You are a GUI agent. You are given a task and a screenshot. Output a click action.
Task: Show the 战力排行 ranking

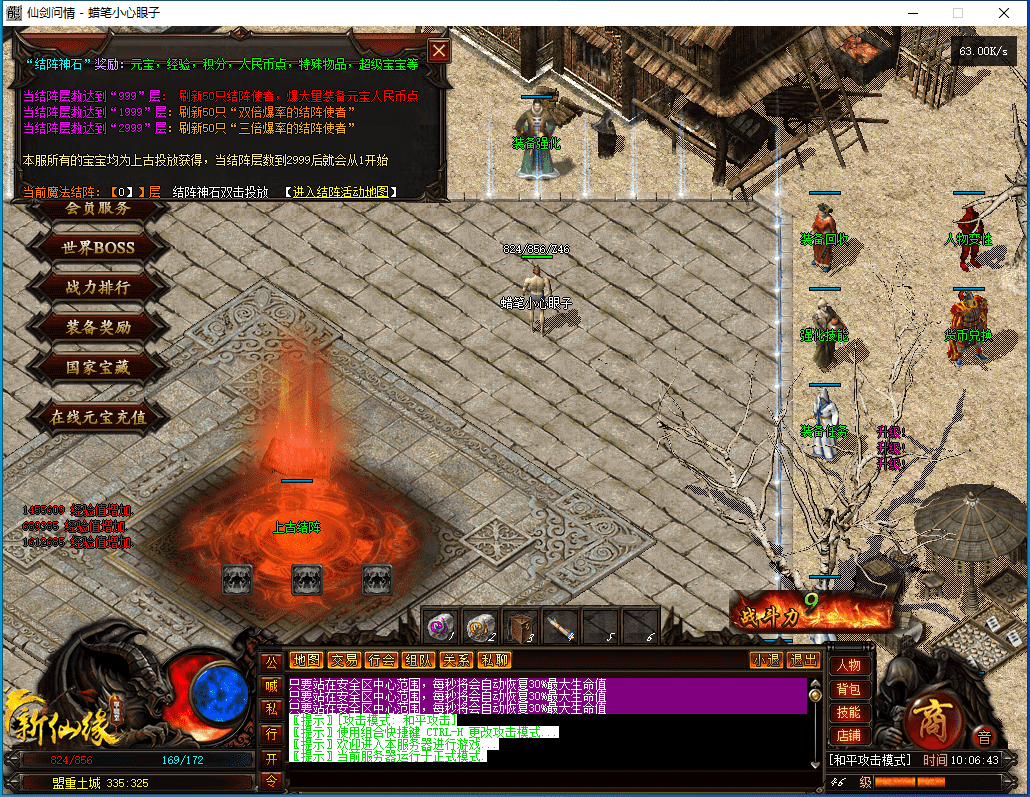pos(98,287)
